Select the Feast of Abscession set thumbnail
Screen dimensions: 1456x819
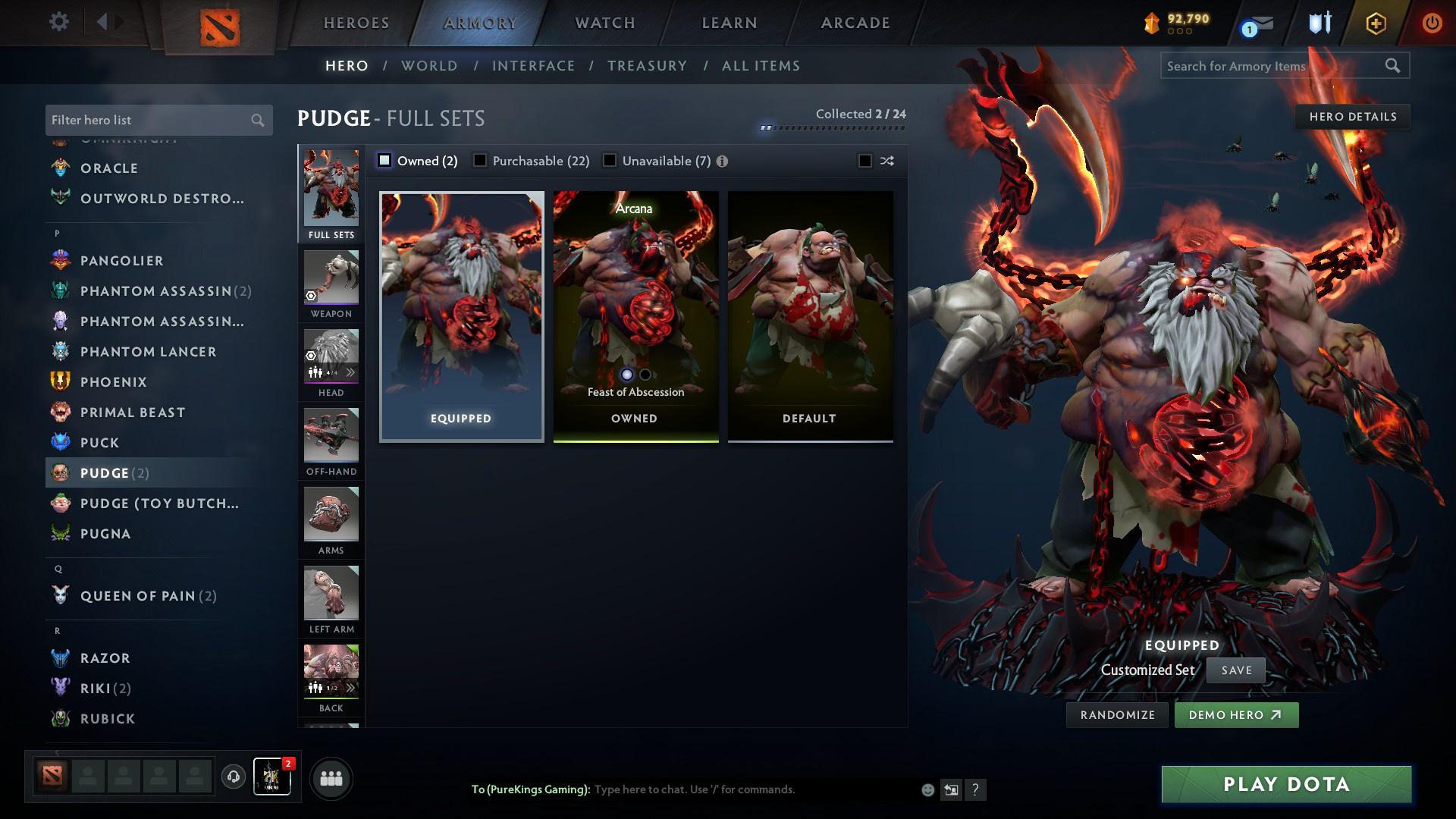coord(635,303)
